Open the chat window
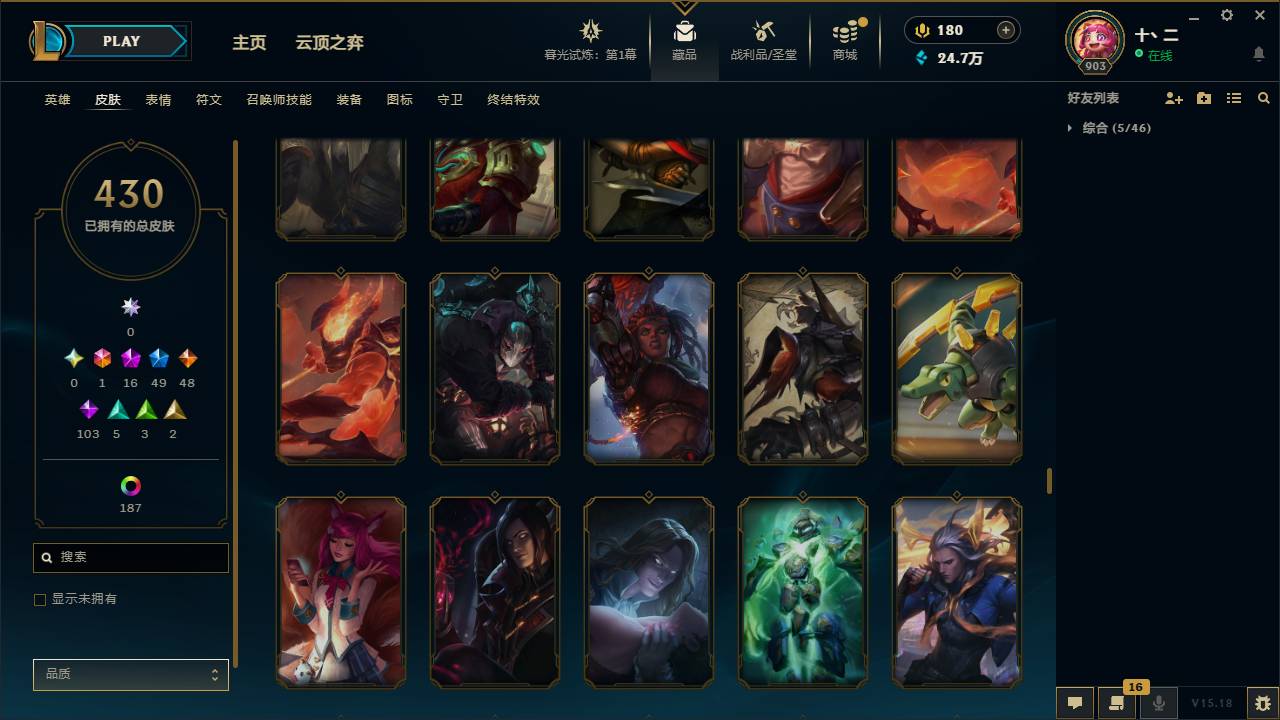This screenshot has height=720, width=1280. (x=1075, y=703)
